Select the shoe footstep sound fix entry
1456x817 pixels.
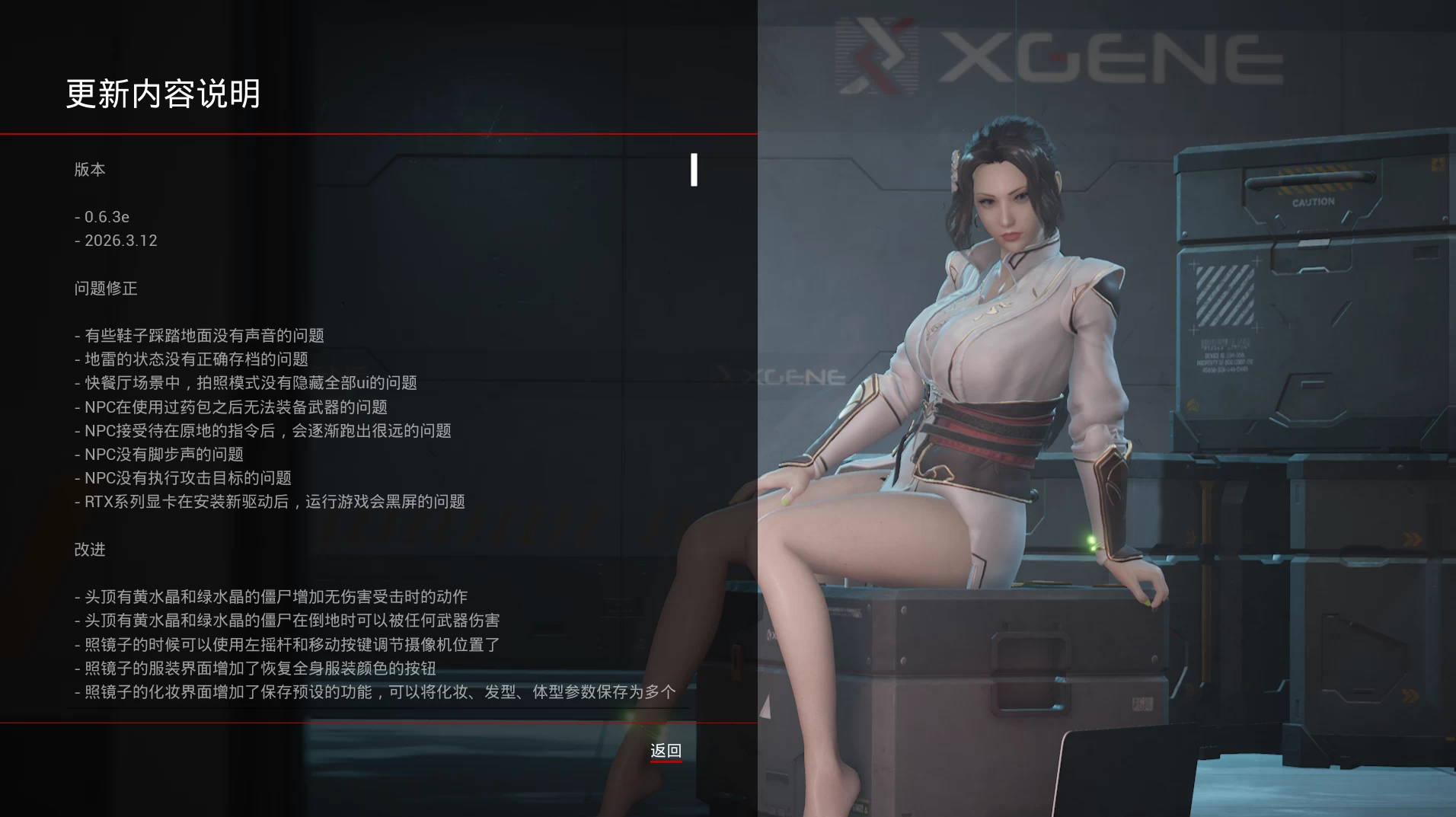pyautogui.click(x=200, y=335)
